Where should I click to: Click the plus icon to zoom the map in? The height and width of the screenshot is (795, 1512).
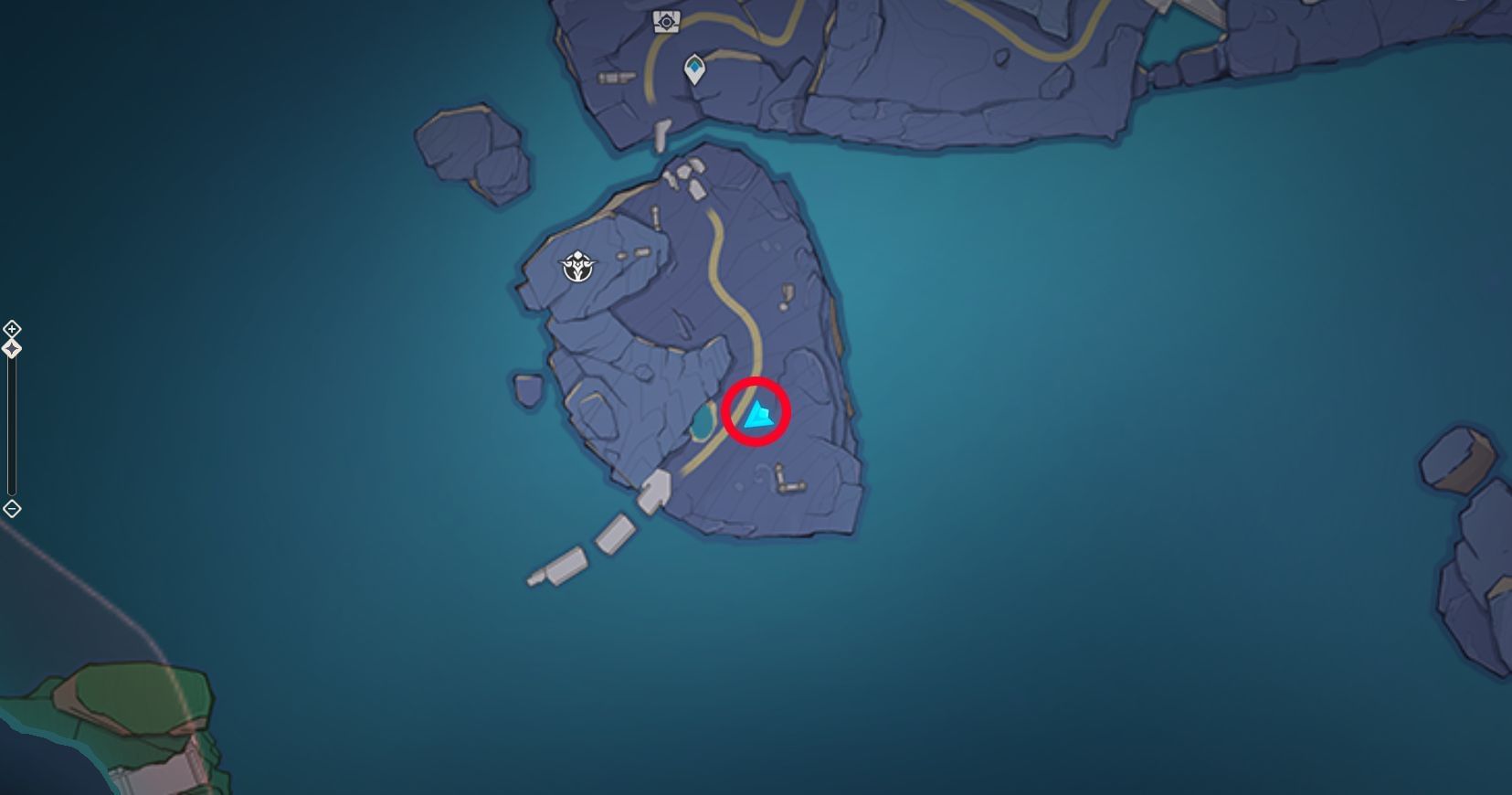12,329
